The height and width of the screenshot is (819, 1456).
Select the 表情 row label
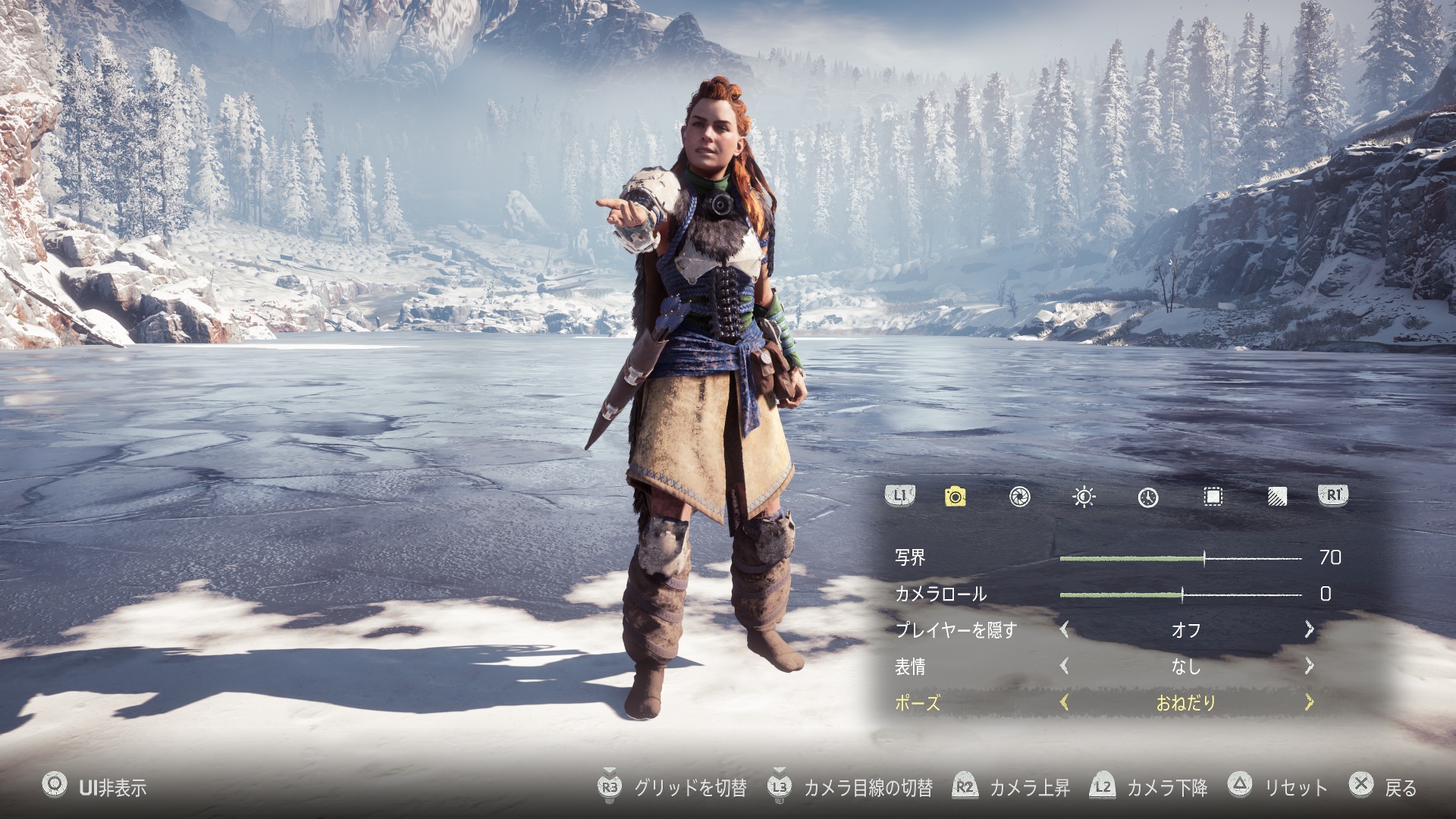(910, 667)
